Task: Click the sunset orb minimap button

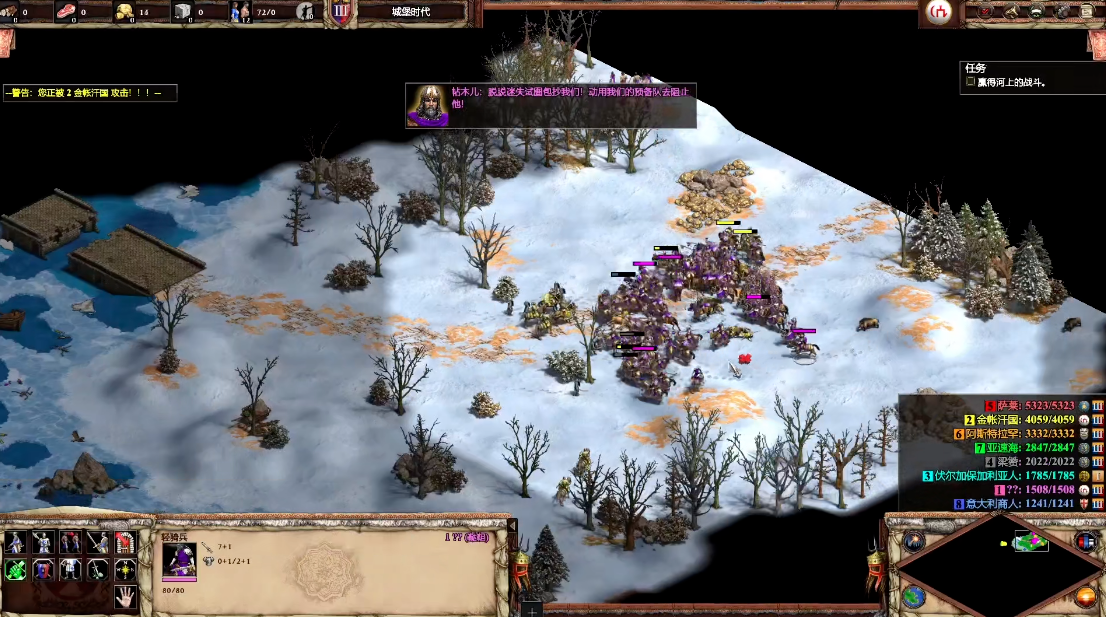Action: click(1086, 597)
